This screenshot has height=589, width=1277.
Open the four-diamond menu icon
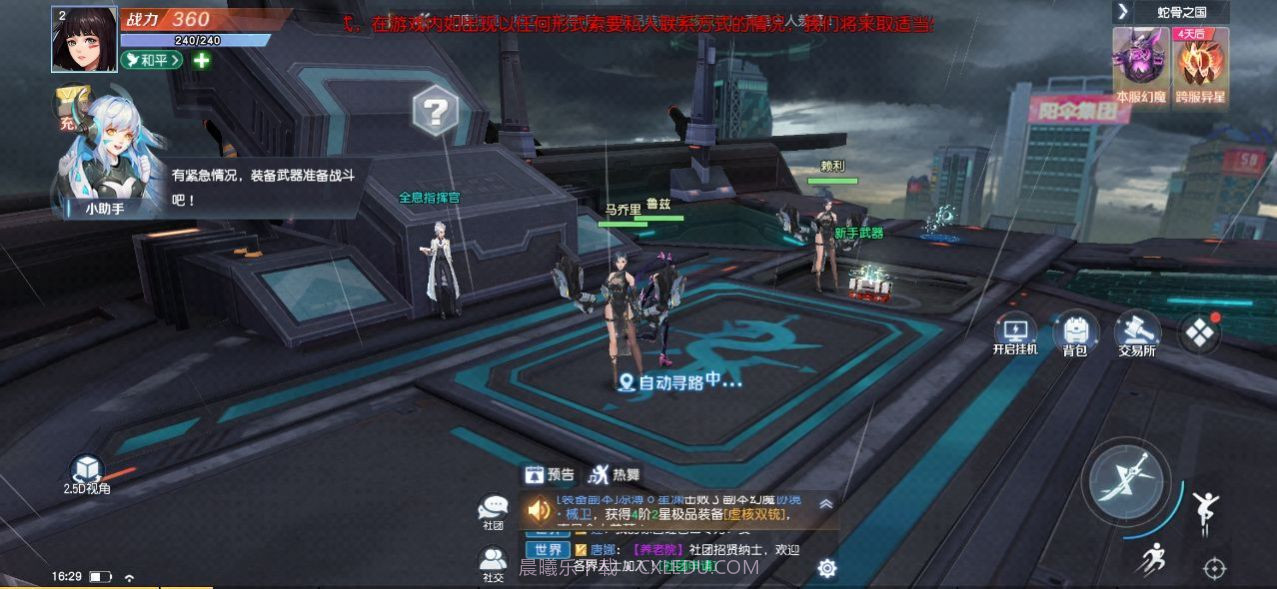(x=1198, y=333)
